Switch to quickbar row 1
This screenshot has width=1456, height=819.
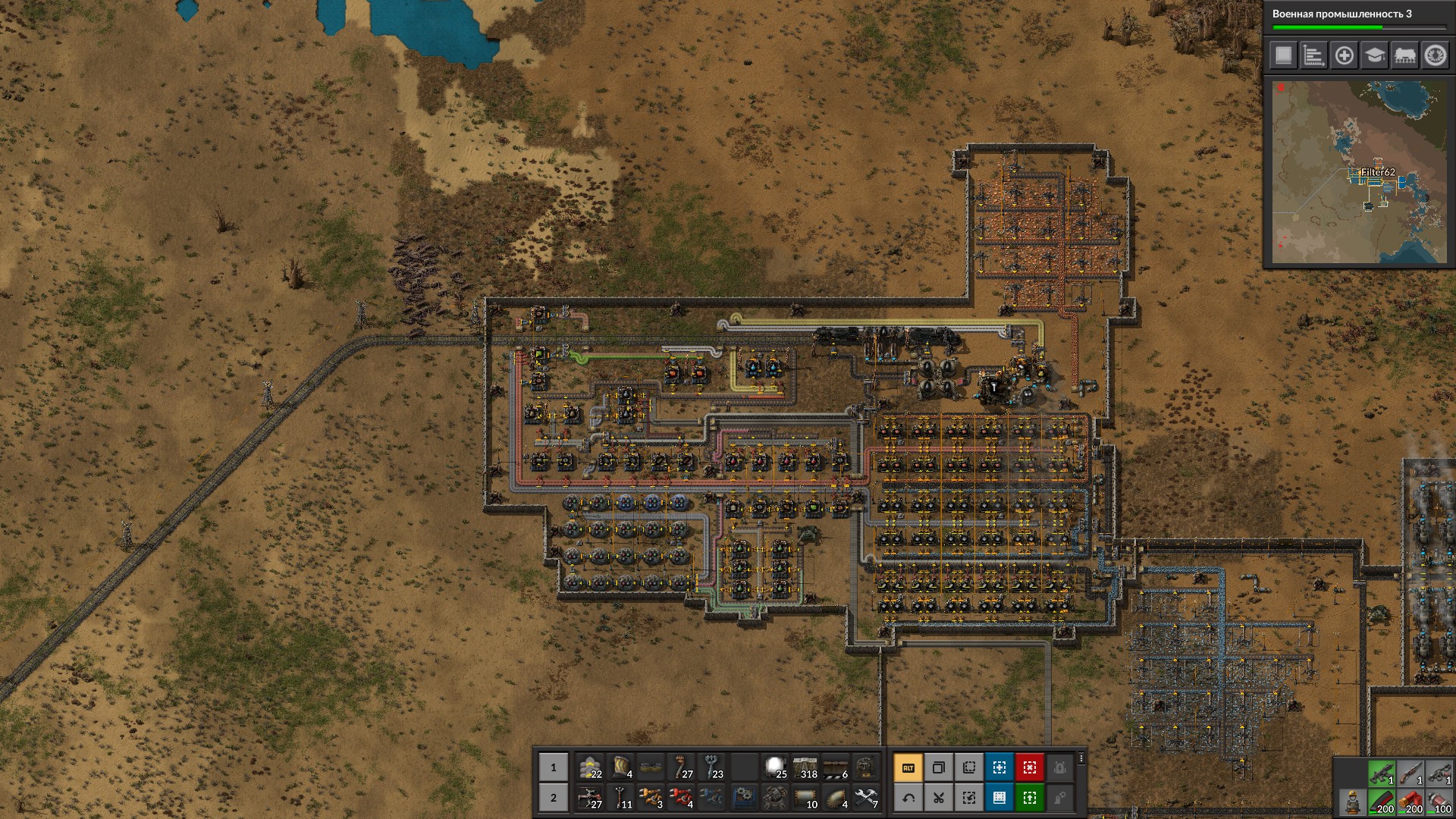[x=553, y=767]
